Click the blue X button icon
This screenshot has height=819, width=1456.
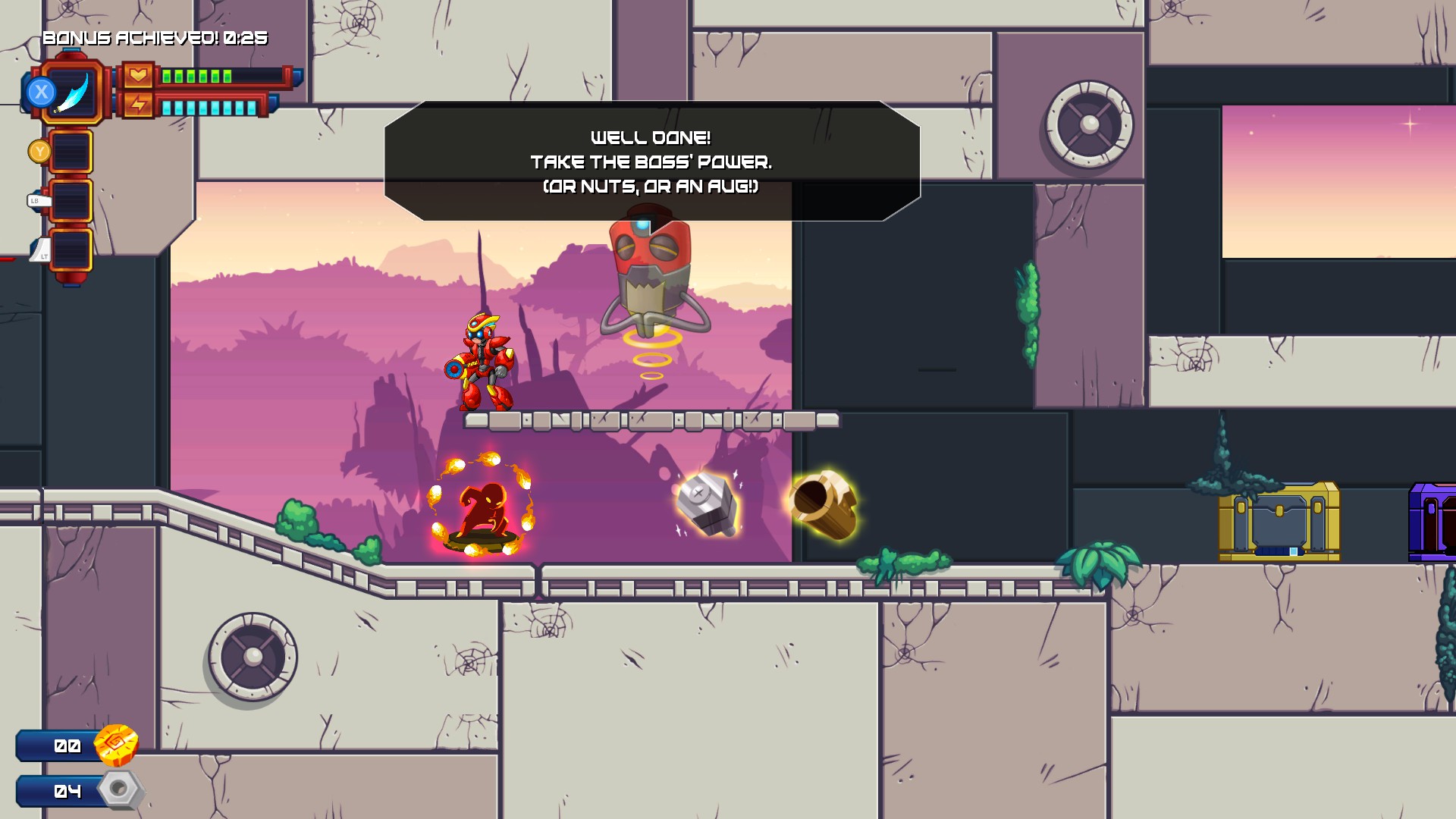tap(42, 93)
